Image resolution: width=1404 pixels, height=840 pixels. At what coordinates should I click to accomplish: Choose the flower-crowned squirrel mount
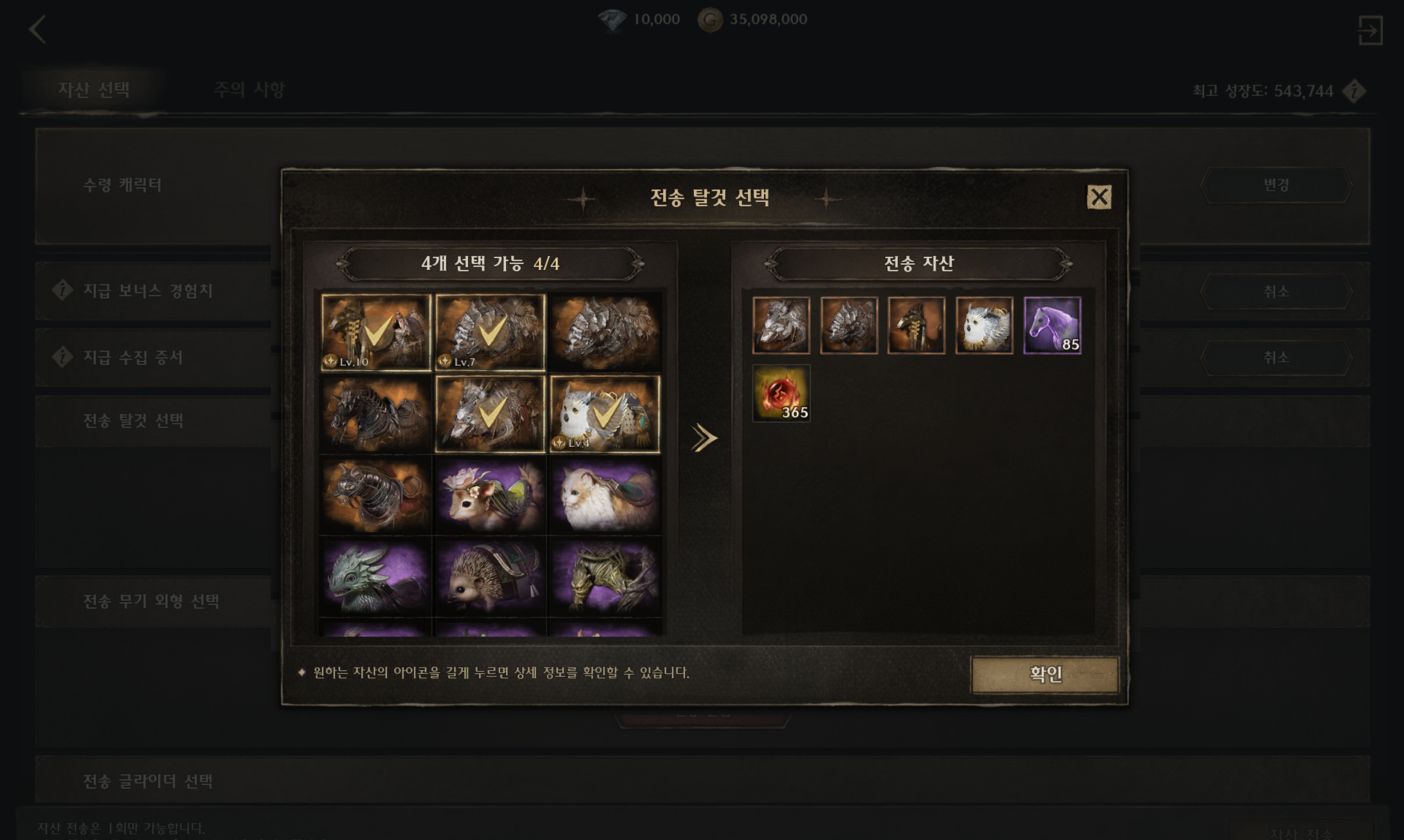point(490,495)
